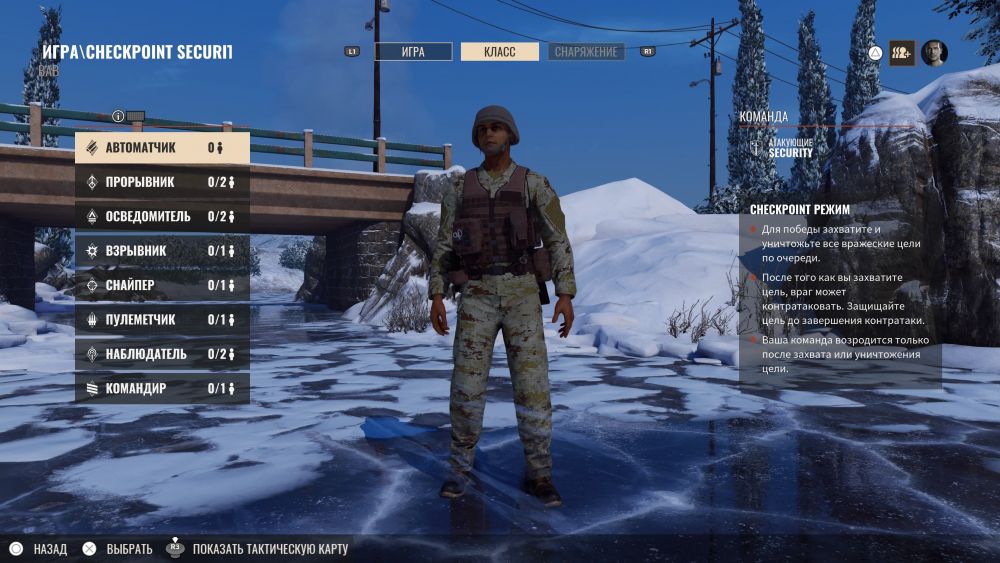Pick the Пулеметчик class
This screenshot has width=1000, height=563.
(162, 319)
